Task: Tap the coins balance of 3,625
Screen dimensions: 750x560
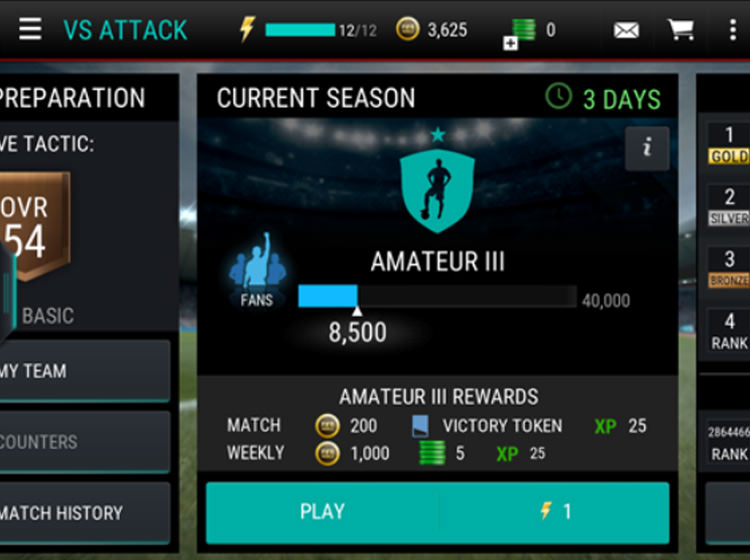Action: click(434, 30)
